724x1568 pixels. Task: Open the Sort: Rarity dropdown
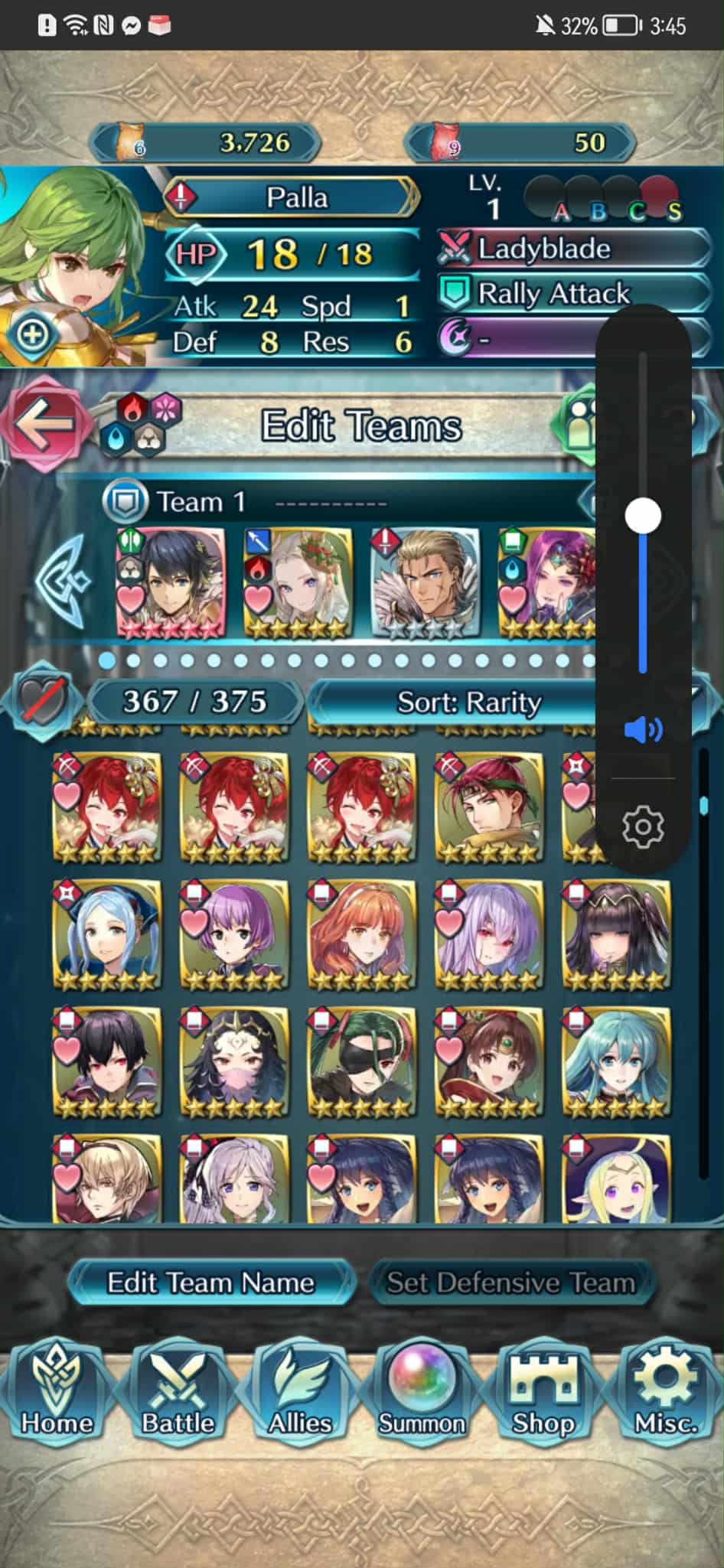click(468, 702)
